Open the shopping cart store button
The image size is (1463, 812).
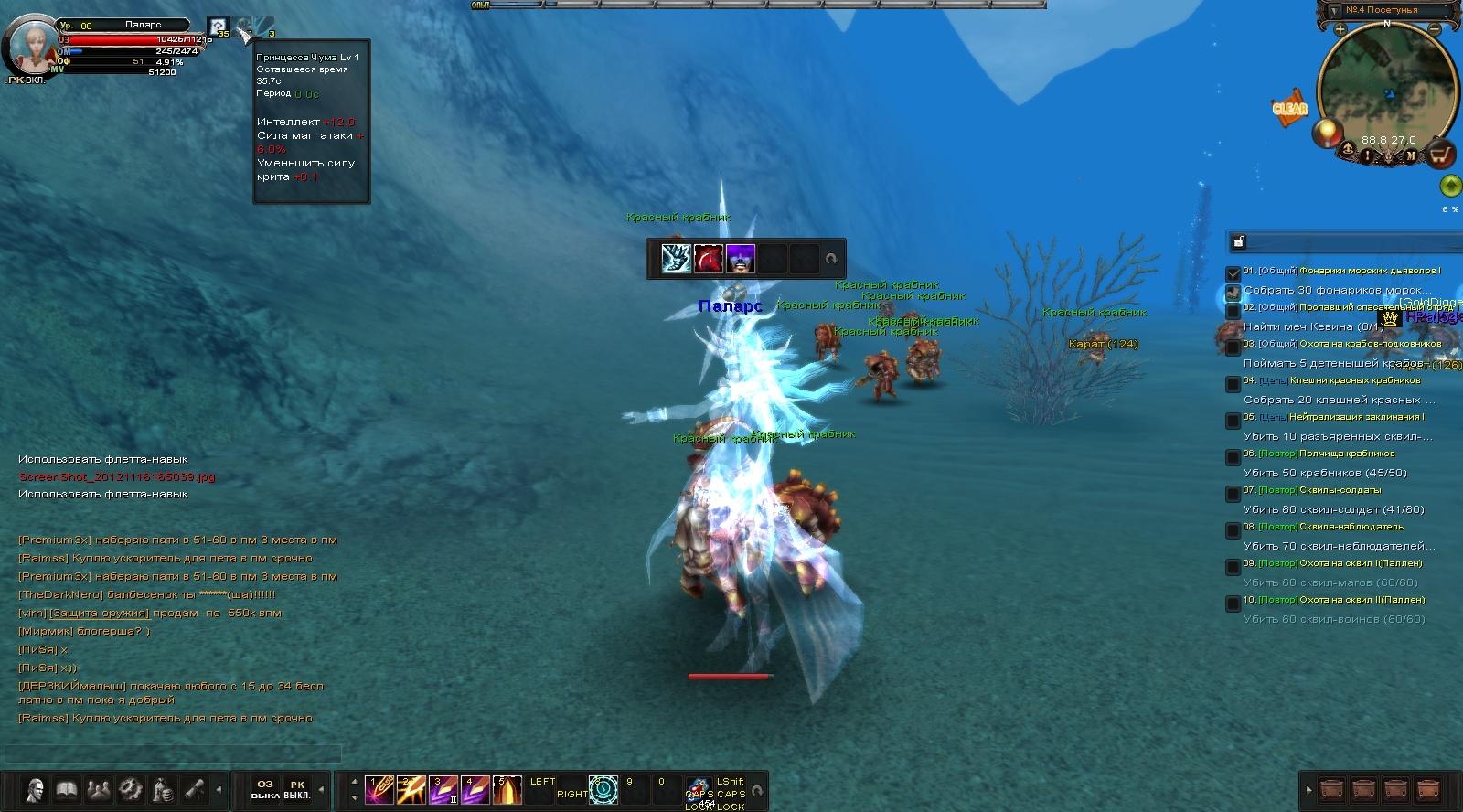(1441, 155)
